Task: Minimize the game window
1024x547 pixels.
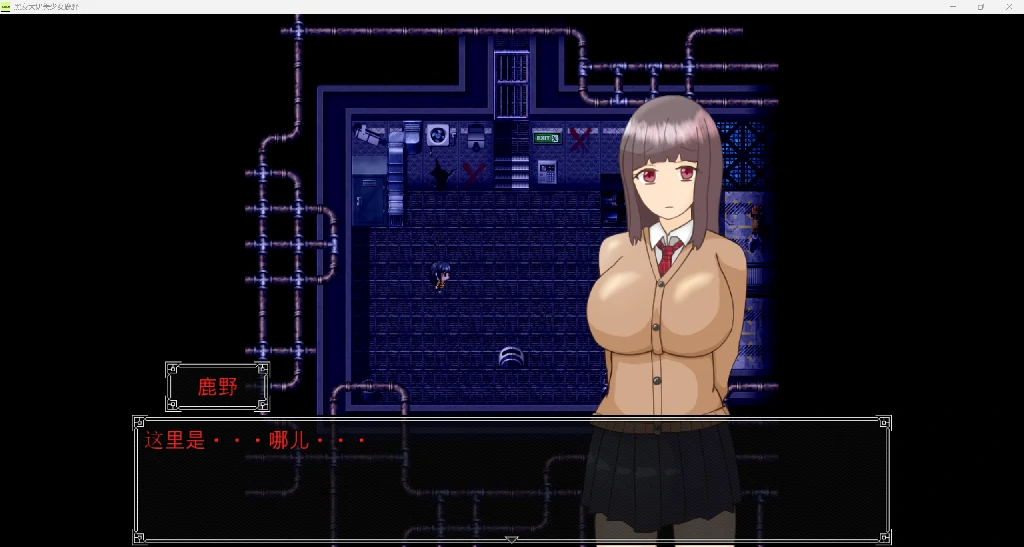Action: (951, 6)
